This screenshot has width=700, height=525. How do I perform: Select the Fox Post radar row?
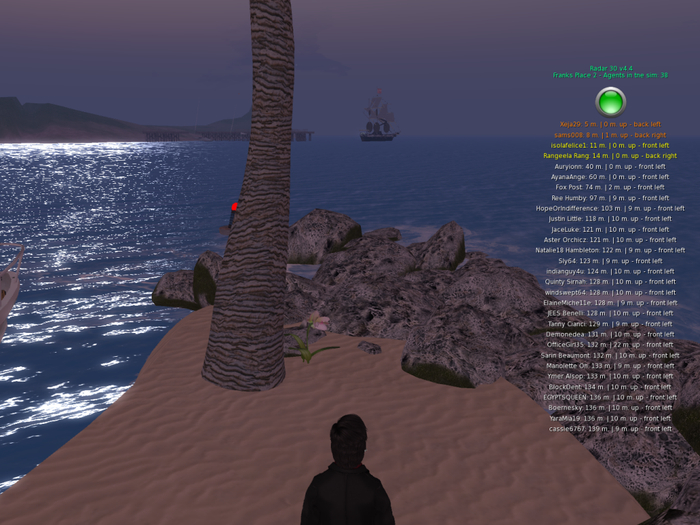pos(610,187)
